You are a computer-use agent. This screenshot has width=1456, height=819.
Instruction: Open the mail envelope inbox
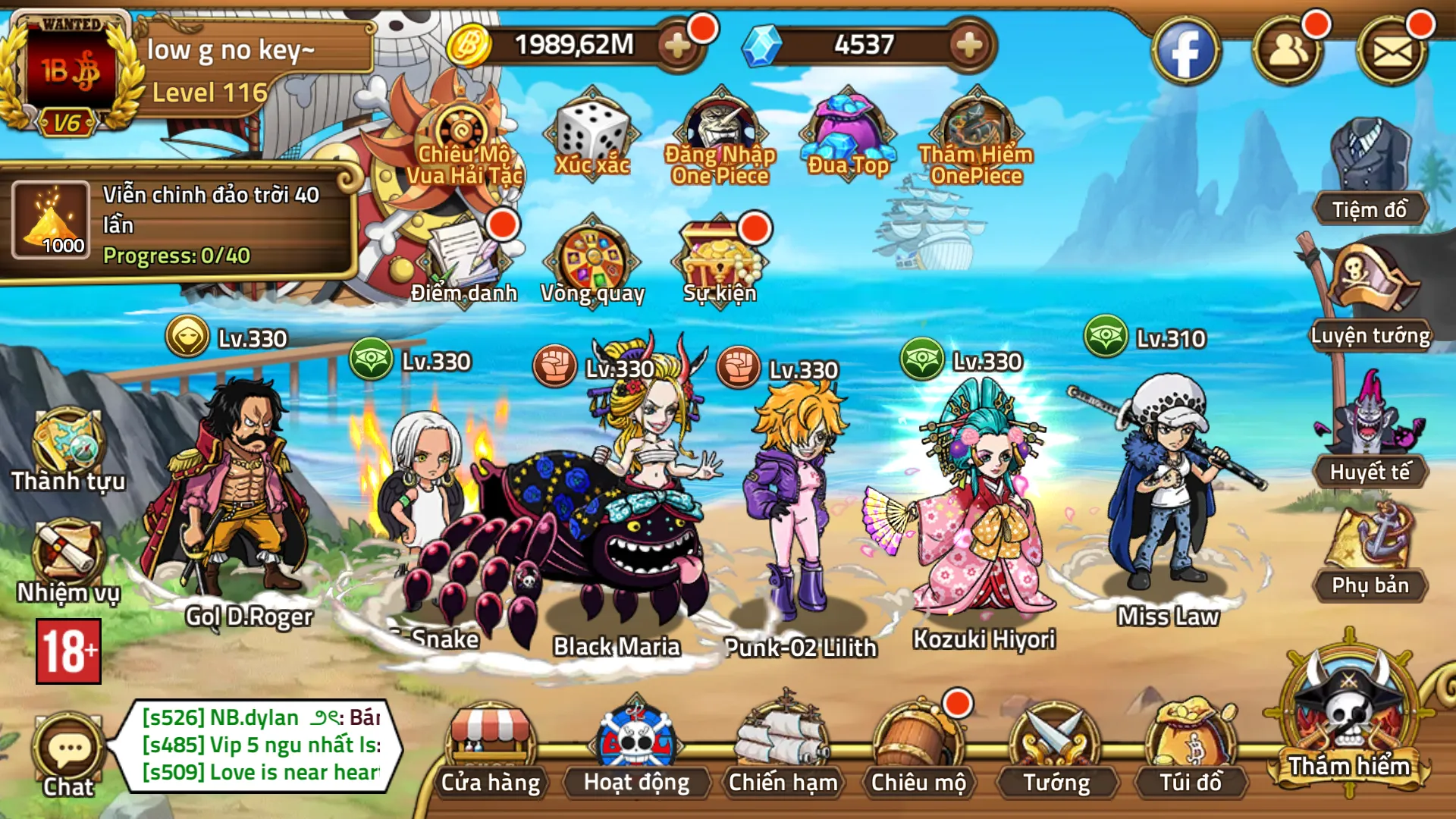pos(1392,52)
